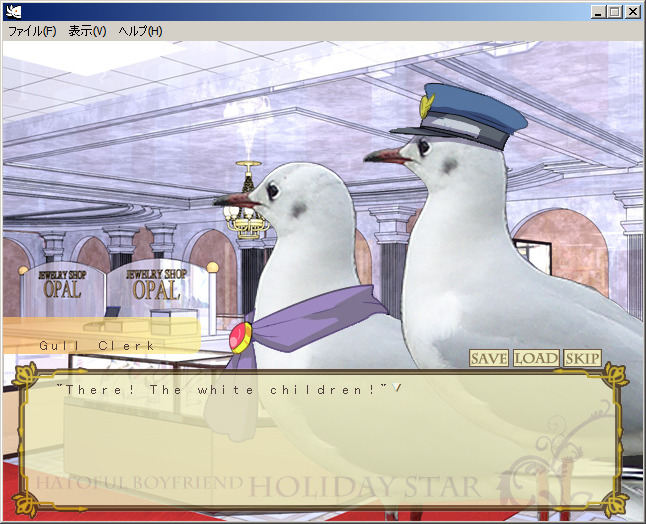Open the LOAD game screen
The width and height of the screenshot is (646, 524).
(536, 358)
